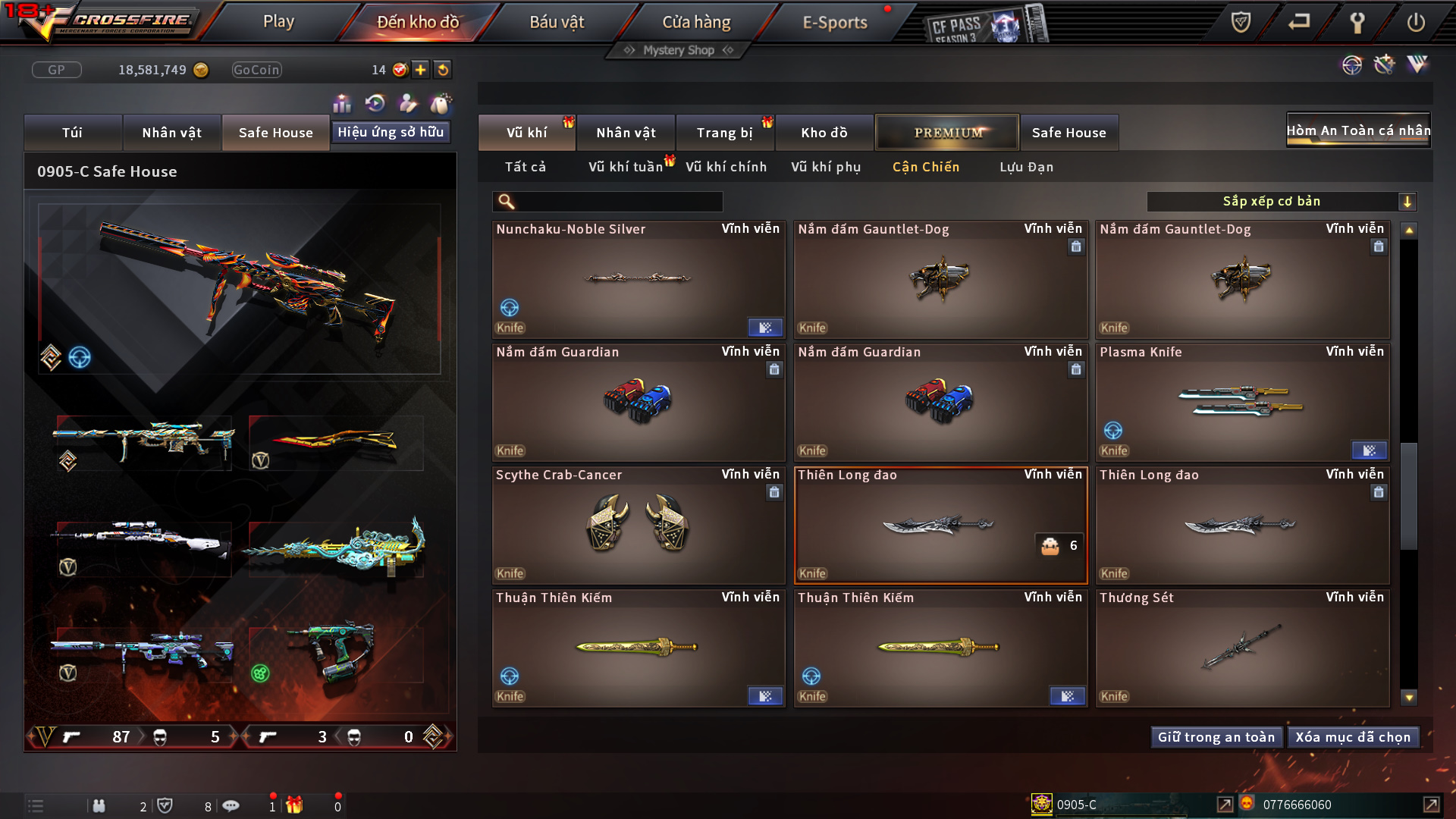Select the Trang bị tab
The width and height of the screenshot is (1456, 819).
point(724,133)
